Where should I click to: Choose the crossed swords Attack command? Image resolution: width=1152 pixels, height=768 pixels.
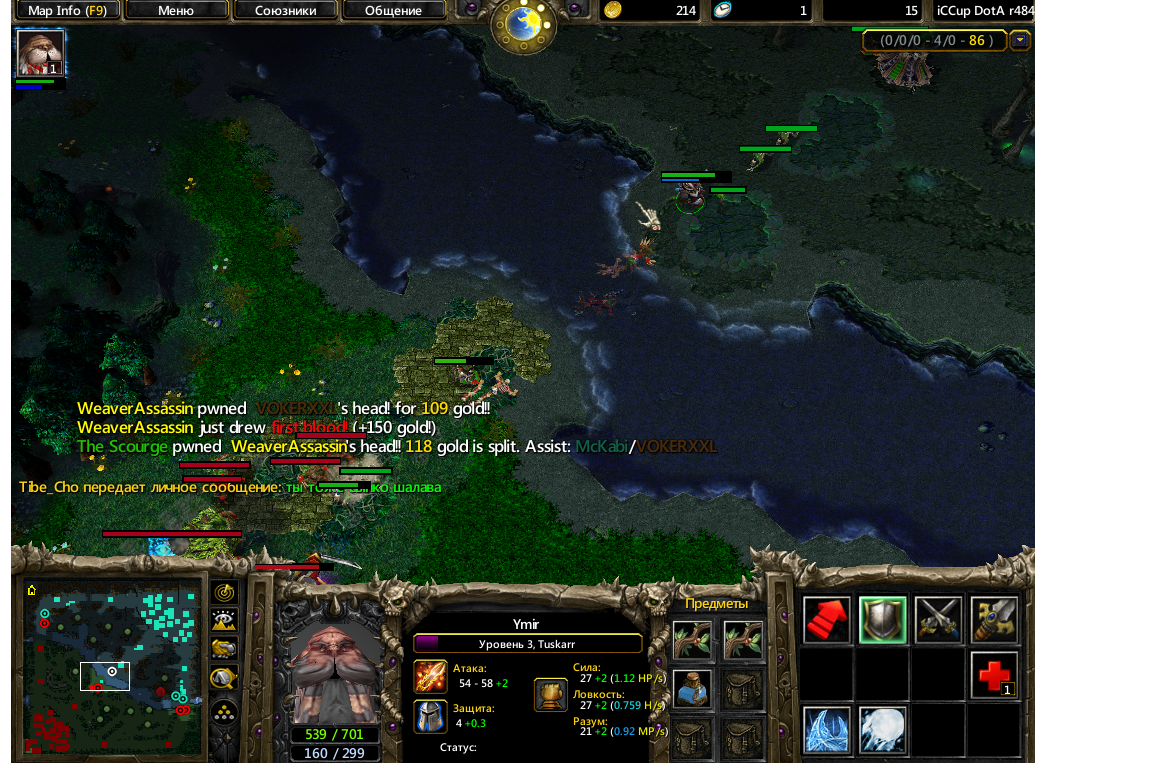coord(938,620)
